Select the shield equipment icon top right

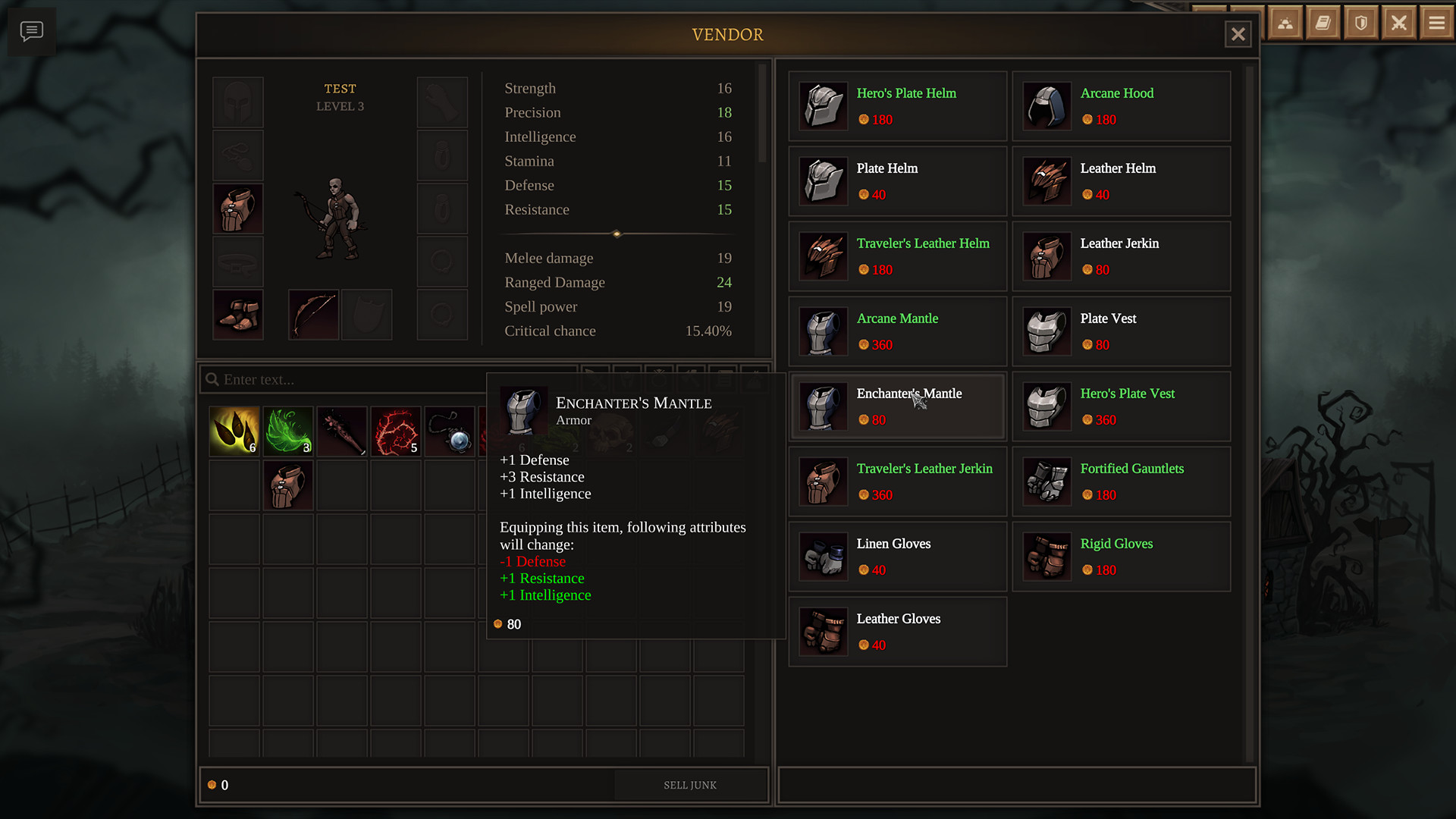click(x=1360, y=23)
